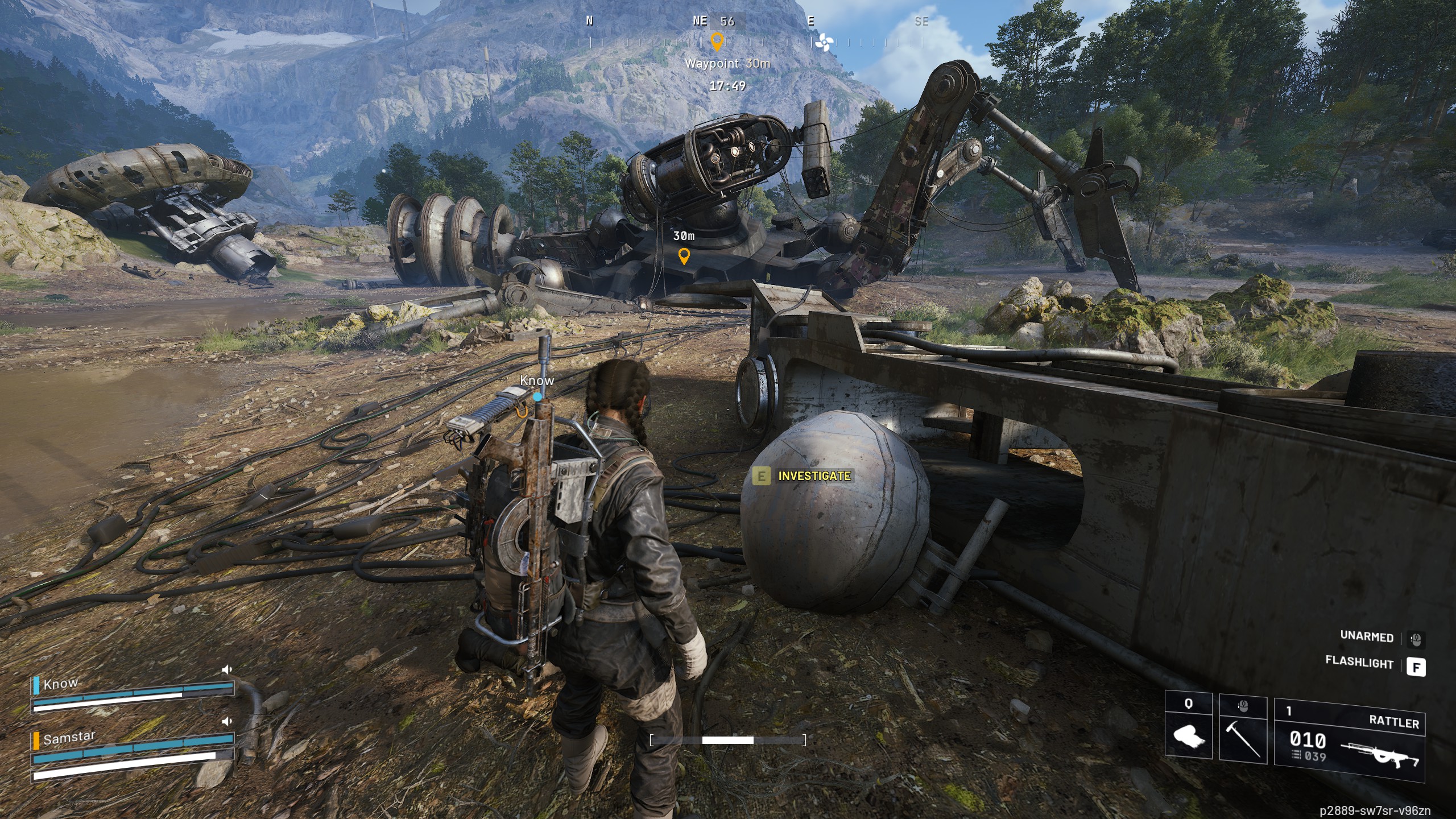The image size is (1456, 819).
Task: Click the orange waypoint pin on the compass bar
Action: (717, 41)
